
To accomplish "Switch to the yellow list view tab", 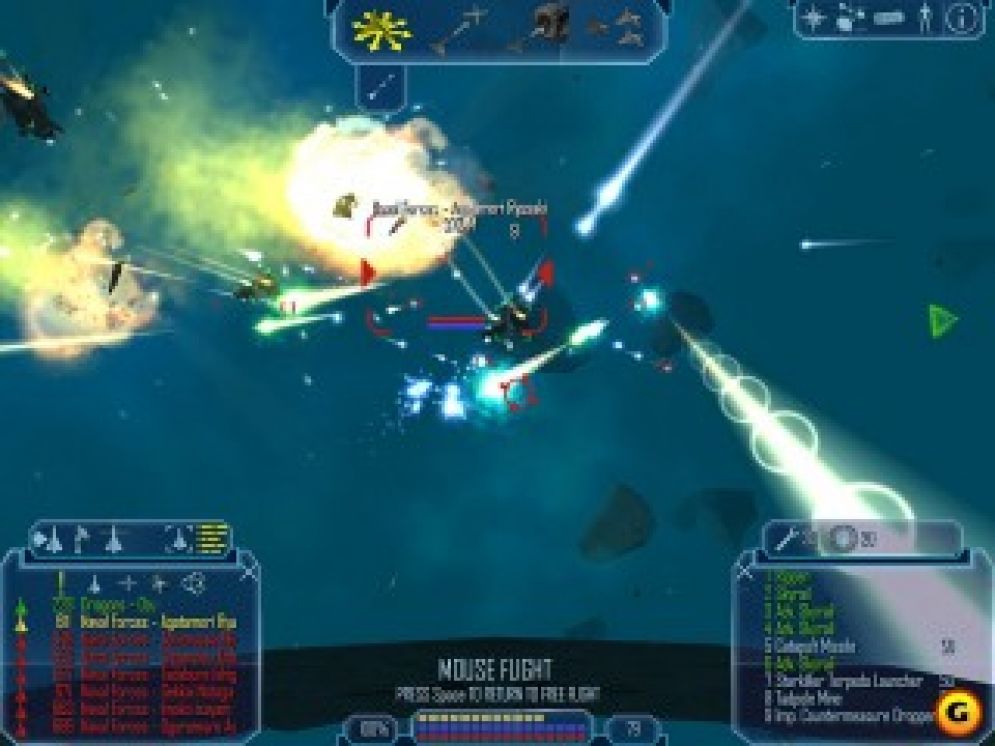I will 212,540.
